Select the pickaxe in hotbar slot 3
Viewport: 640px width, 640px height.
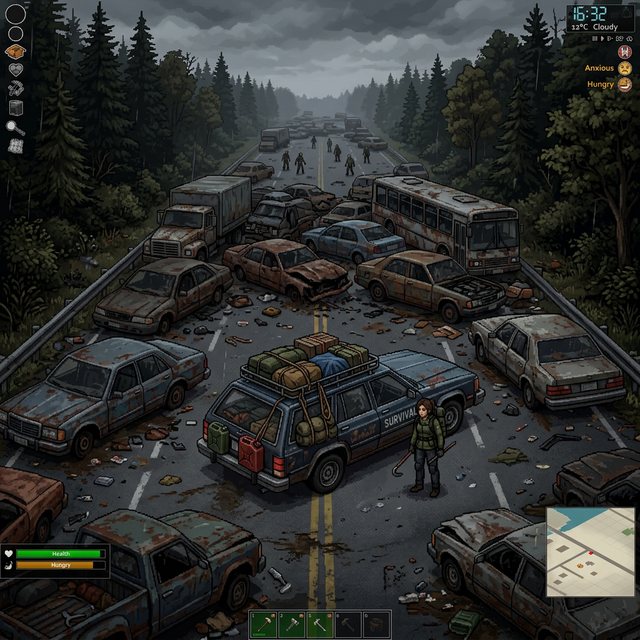click(319, 624)
